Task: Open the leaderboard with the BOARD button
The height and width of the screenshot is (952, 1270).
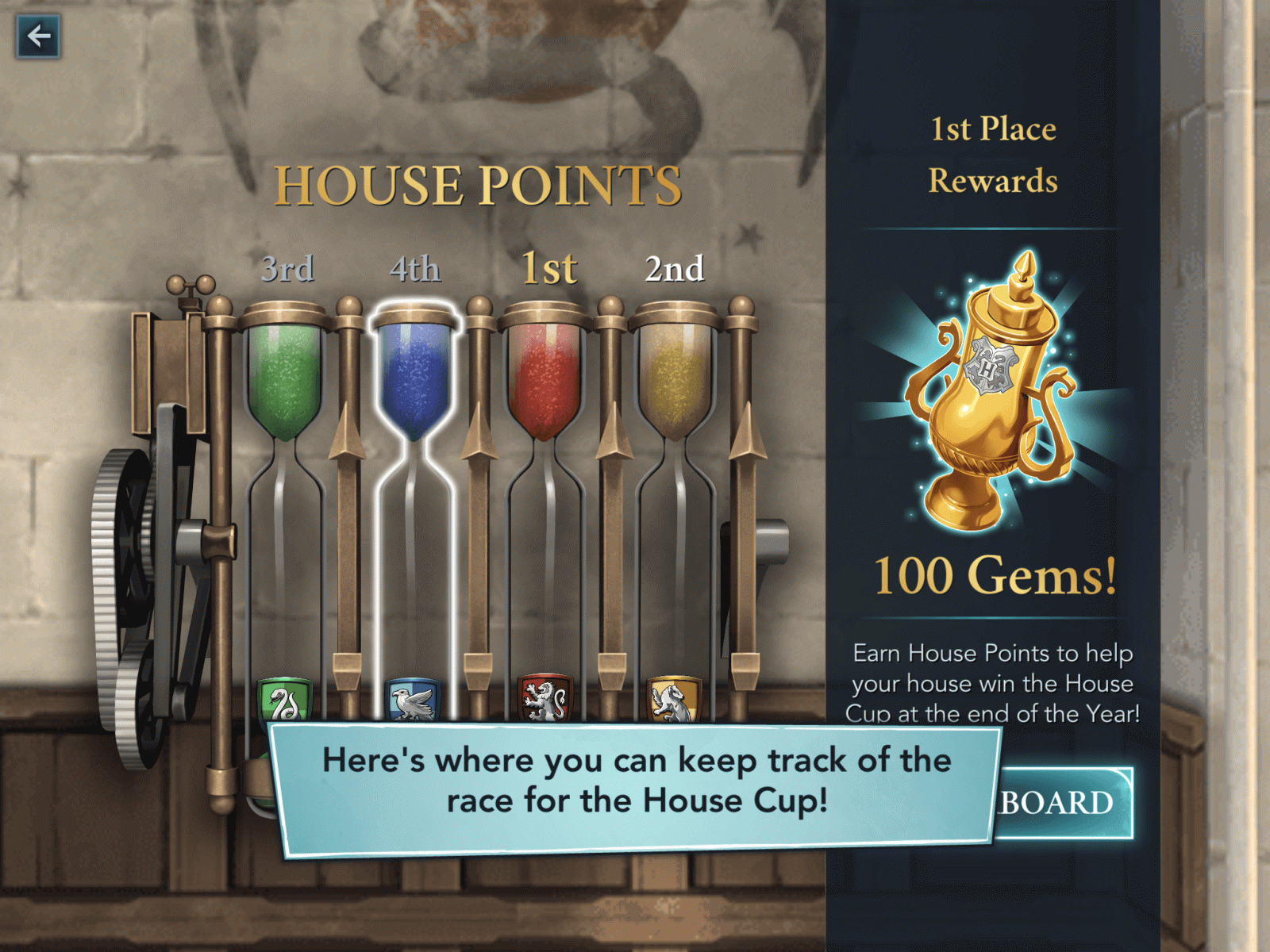Action: (x=1056, y=803)
